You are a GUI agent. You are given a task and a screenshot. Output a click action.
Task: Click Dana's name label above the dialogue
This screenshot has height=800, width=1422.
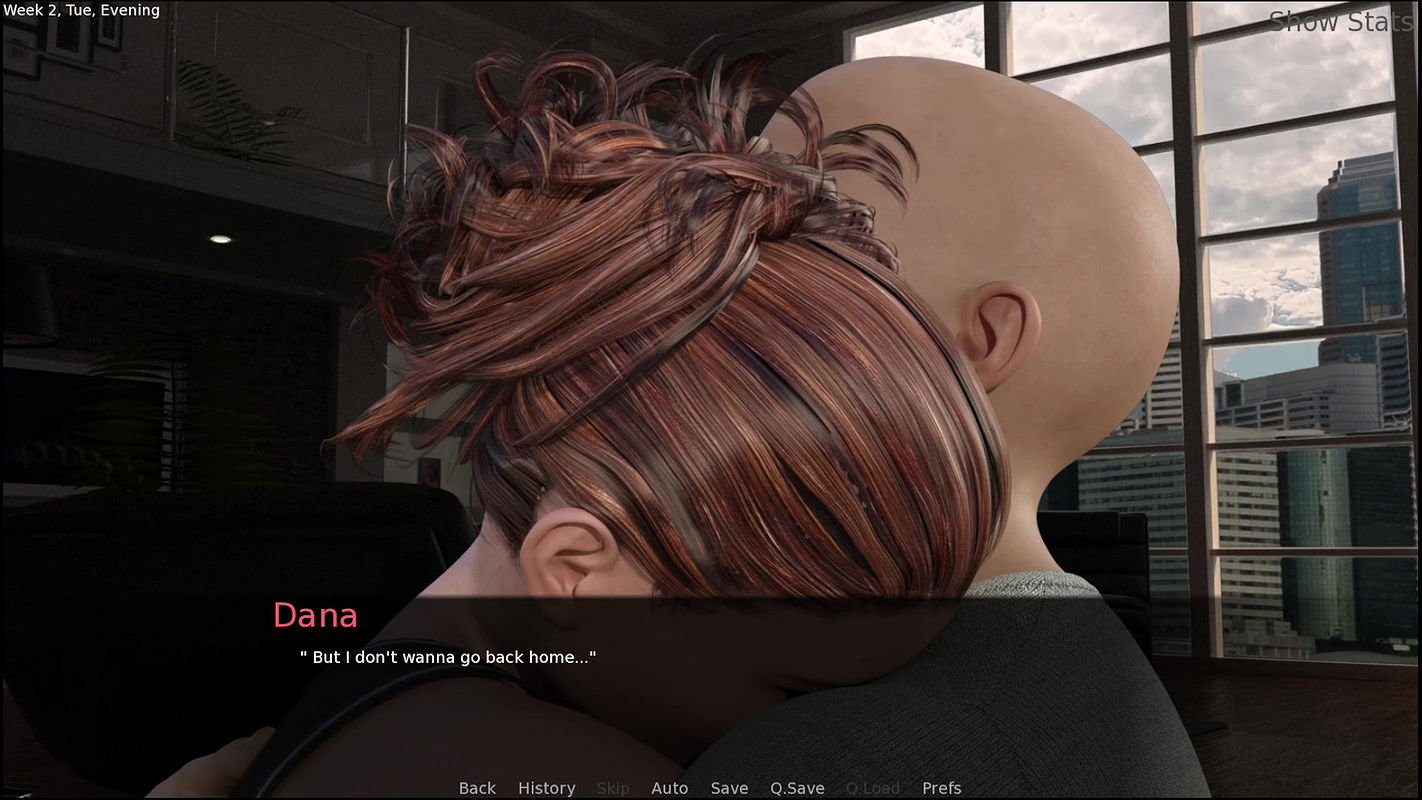tap(316, 616)
